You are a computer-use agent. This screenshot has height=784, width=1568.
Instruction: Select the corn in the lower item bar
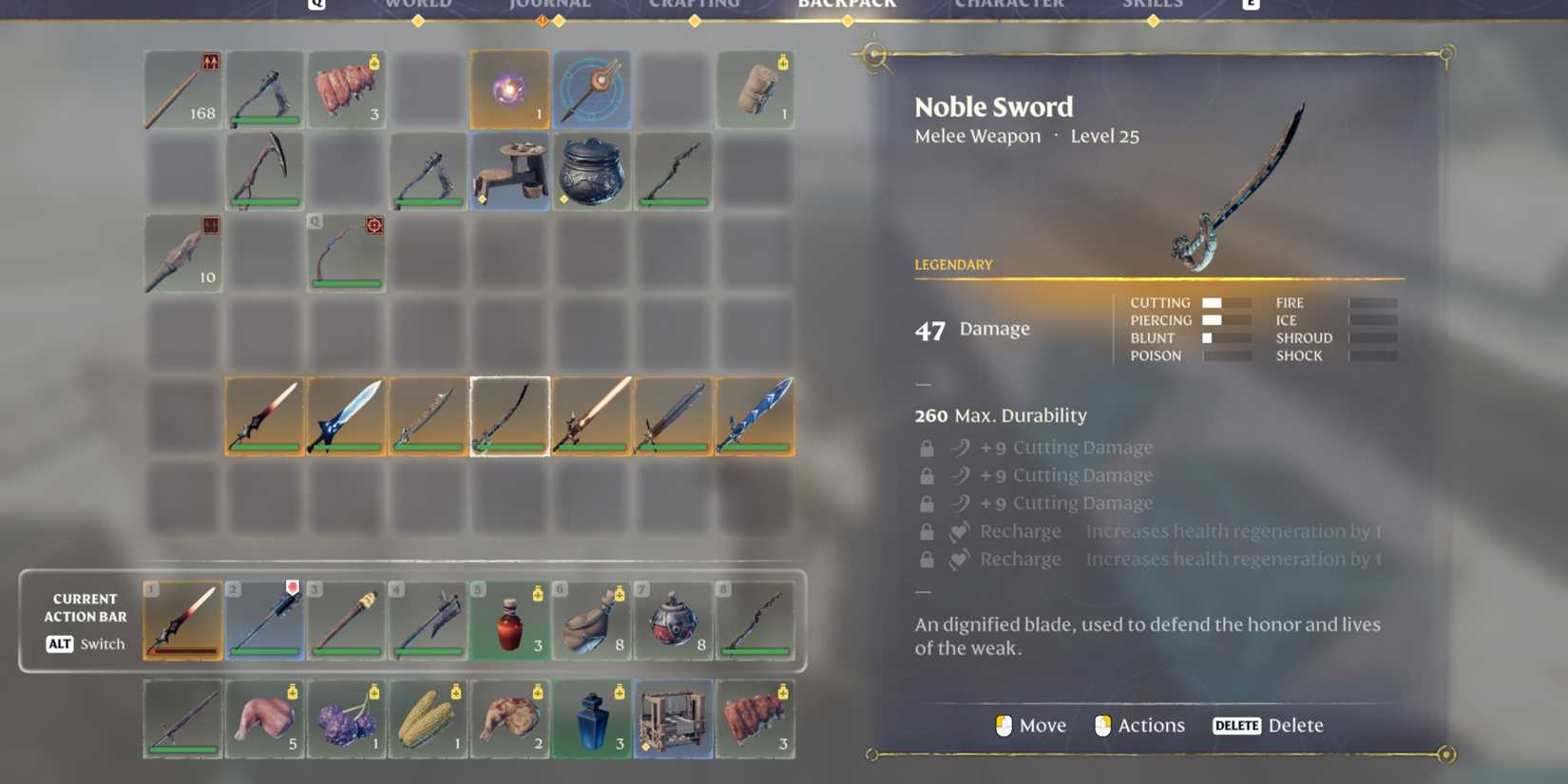point(428,719)
